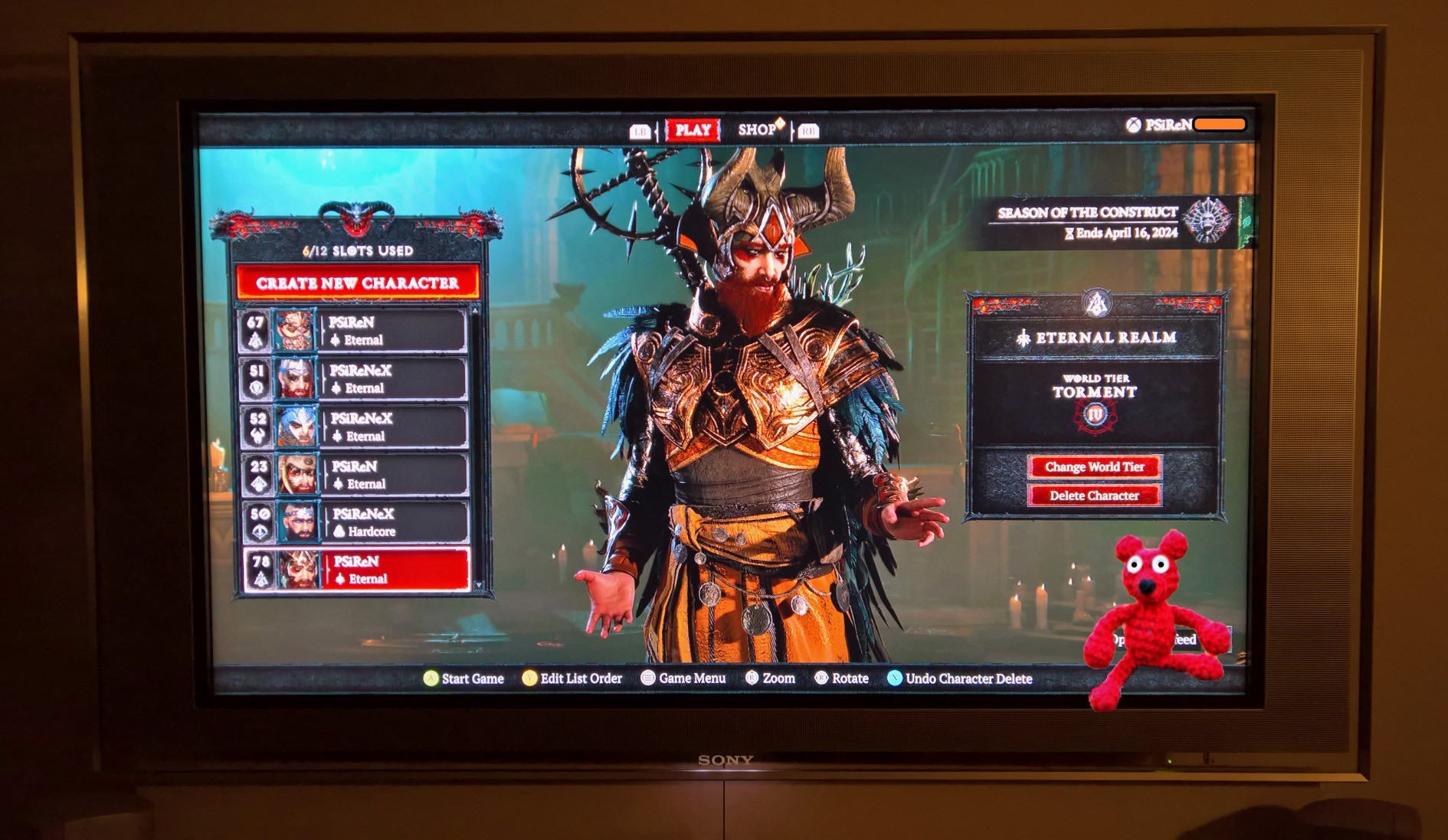The image size is (1448, 840).
Task: Open the Shop tab
Action: (758, 130)
